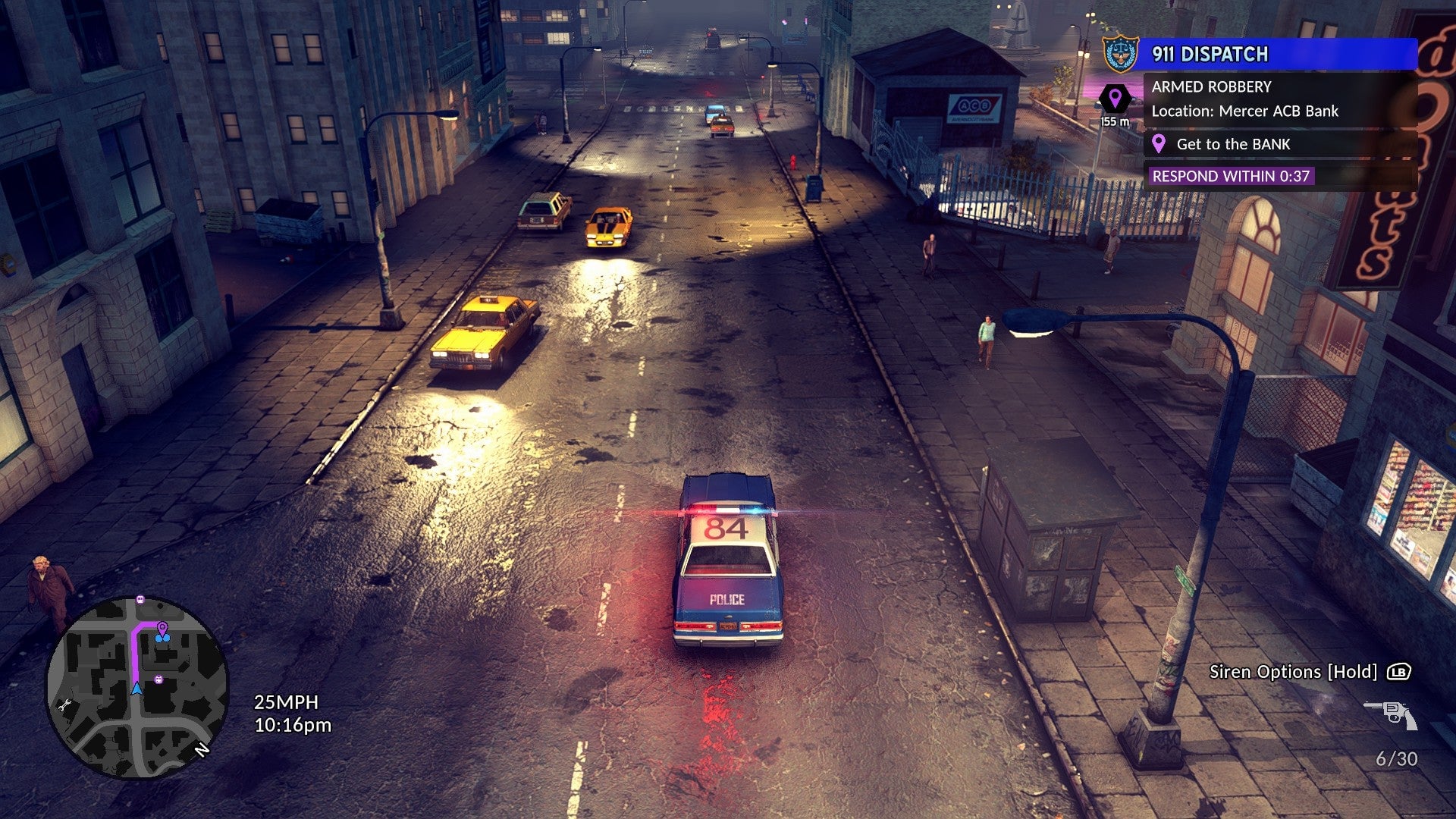Image resolution: width=1456 pixels, height=819 pixels.
Task: Click the train station icon at the minimap top
Action: coord(139,601)
